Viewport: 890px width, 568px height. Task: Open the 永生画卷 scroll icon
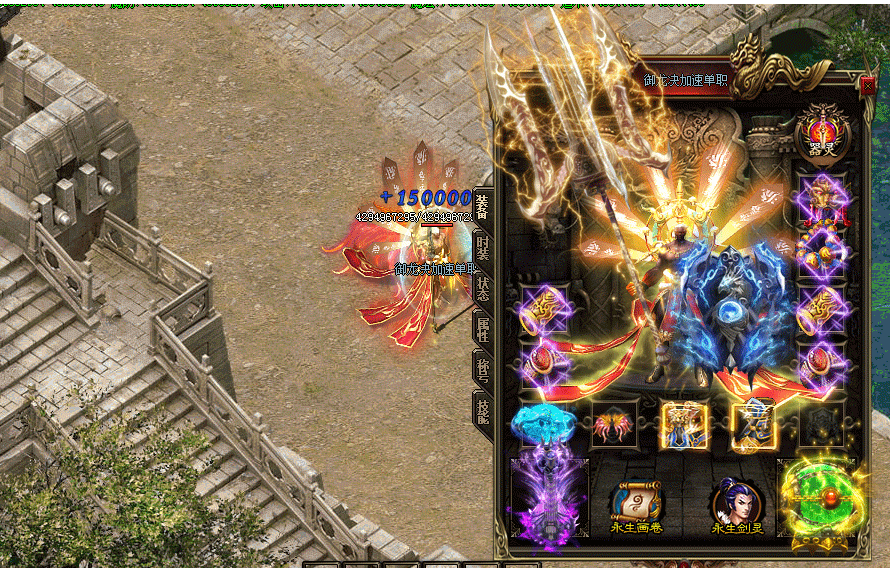point(636,504)
